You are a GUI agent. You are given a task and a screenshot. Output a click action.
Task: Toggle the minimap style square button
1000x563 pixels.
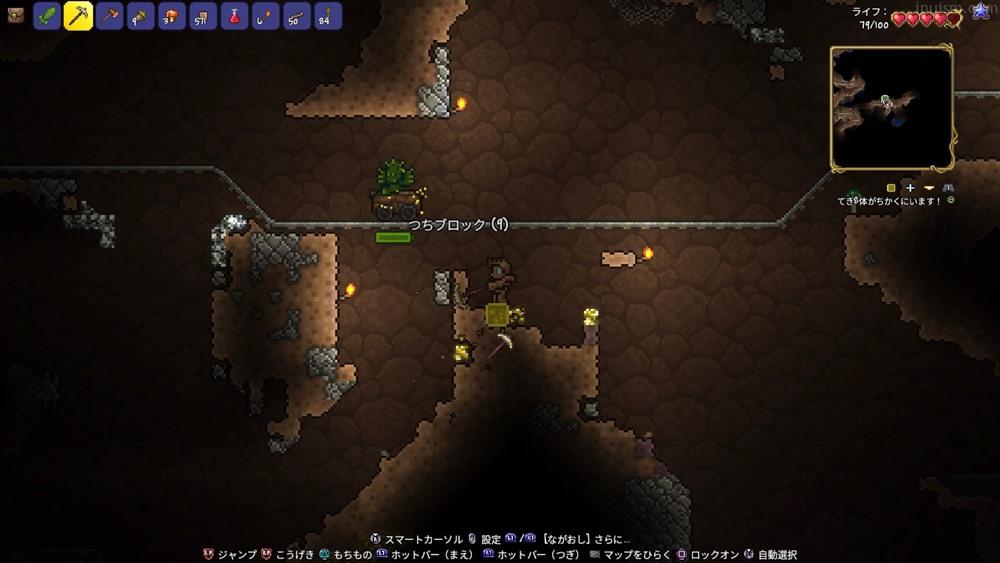point(891,187)
